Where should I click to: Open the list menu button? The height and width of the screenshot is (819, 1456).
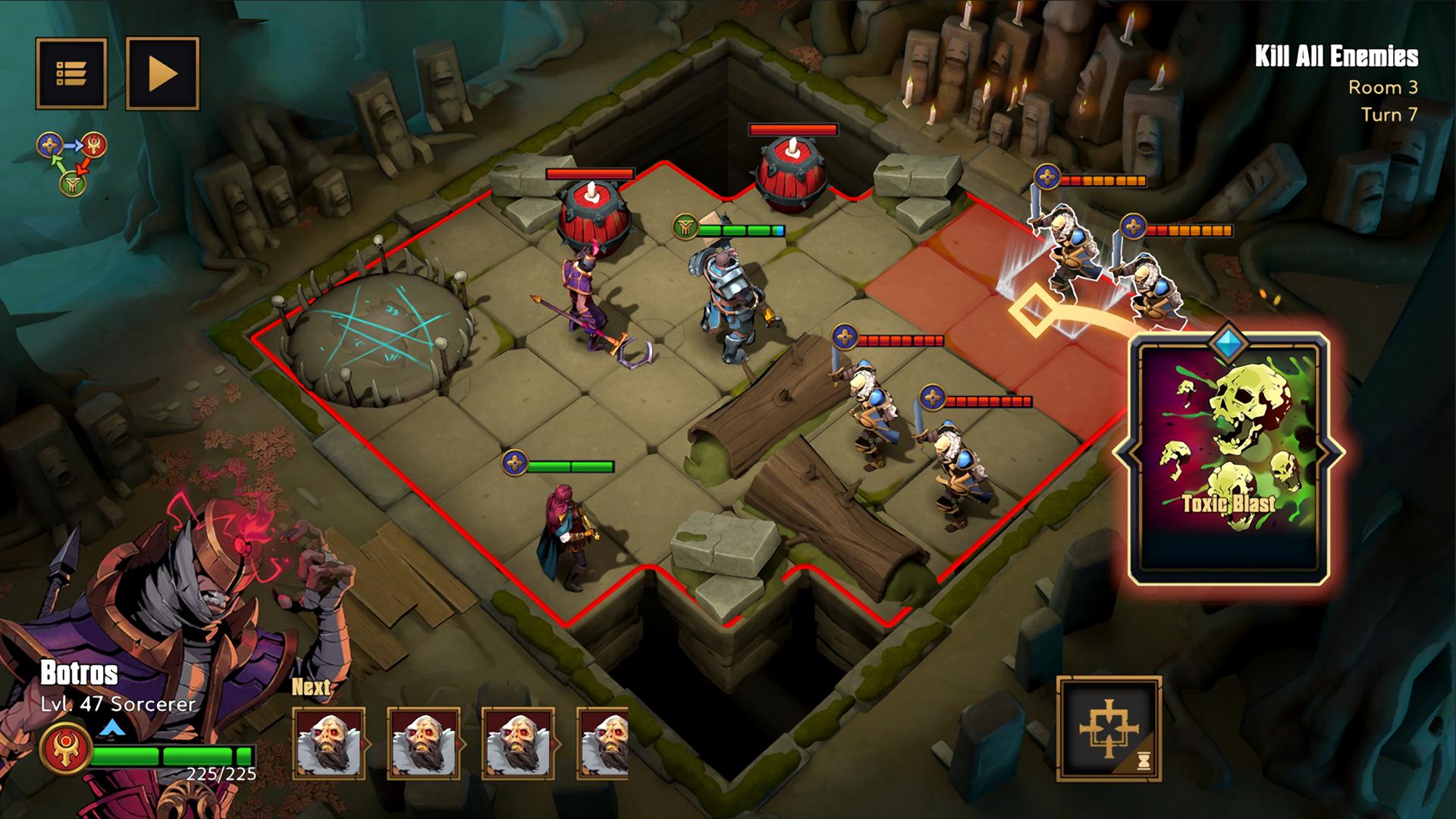71,74
